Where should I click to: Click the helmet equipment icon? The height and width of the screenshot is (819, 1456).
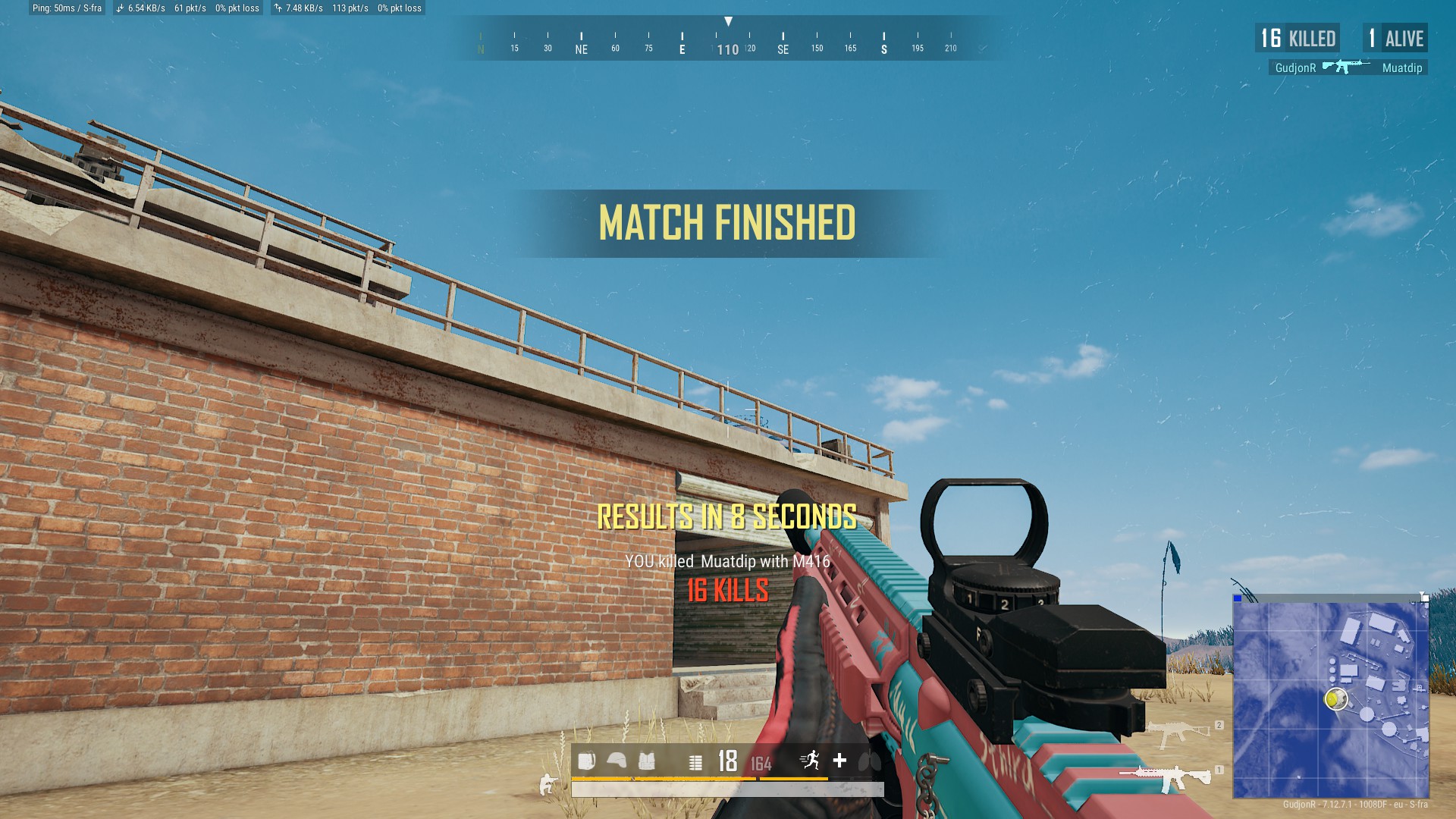[x=617, y=761]
